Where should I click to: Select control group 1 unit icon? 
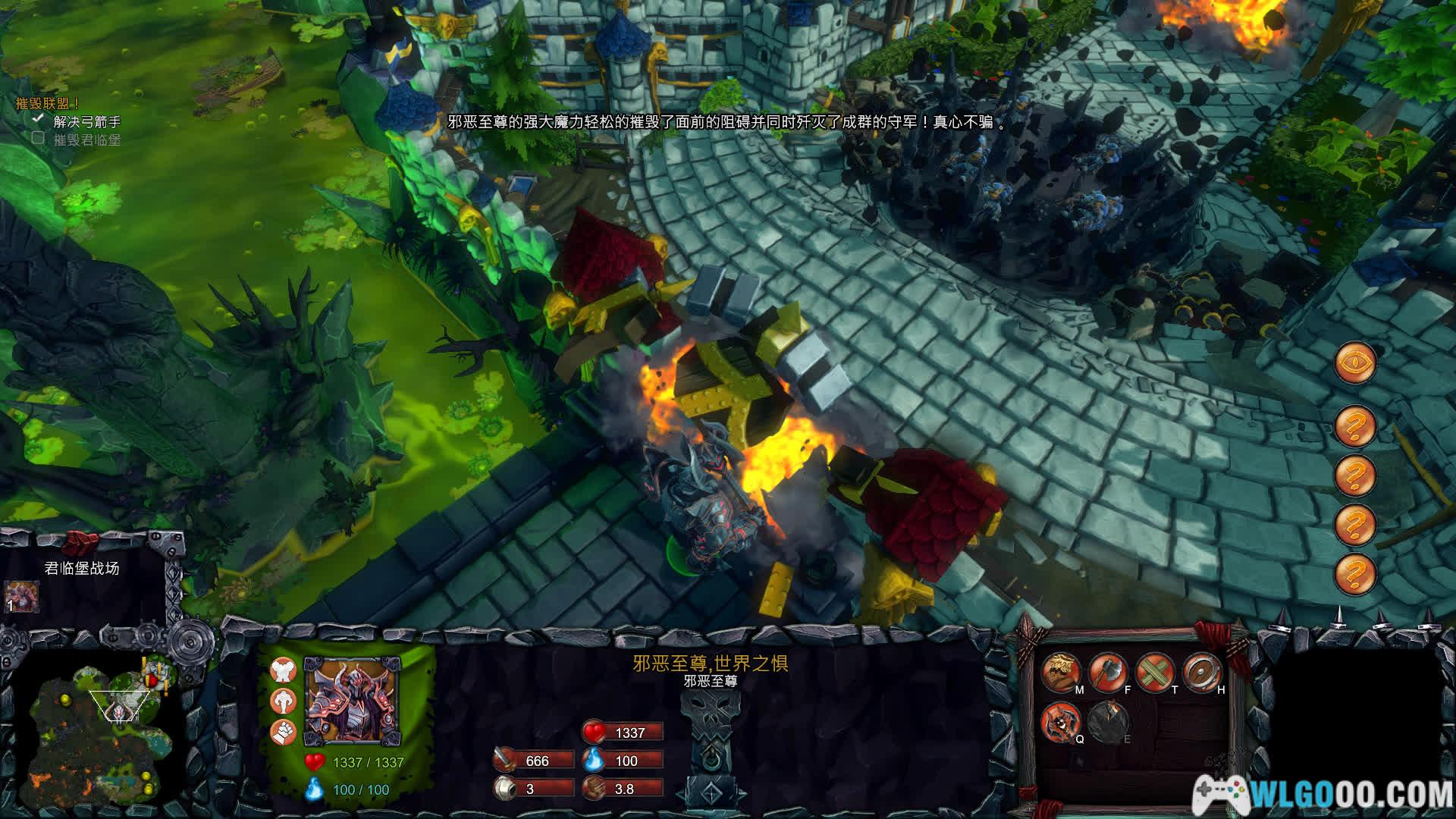click(21, 598)
